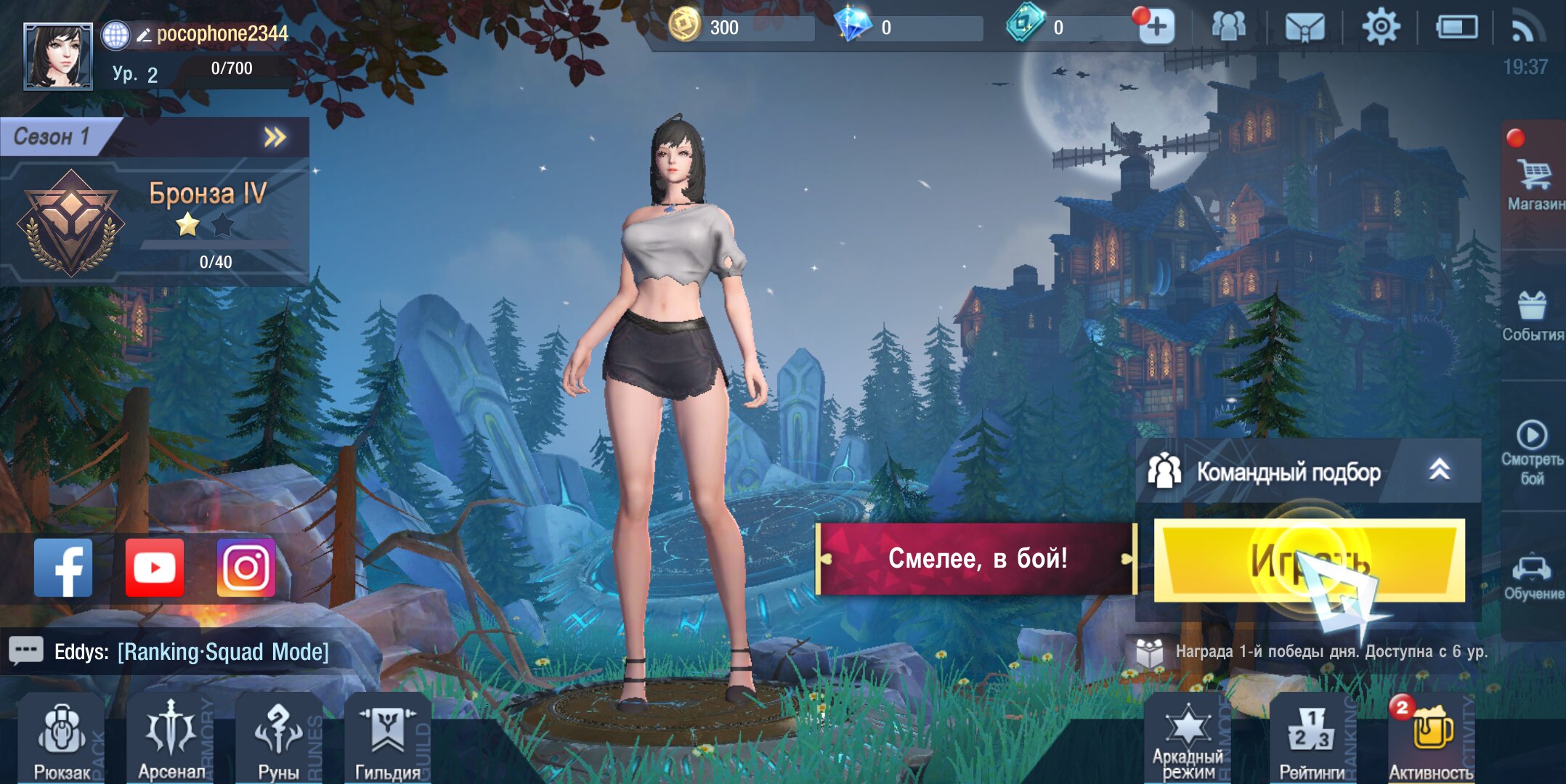Click the plus button to add currency

click(1156, 28)
